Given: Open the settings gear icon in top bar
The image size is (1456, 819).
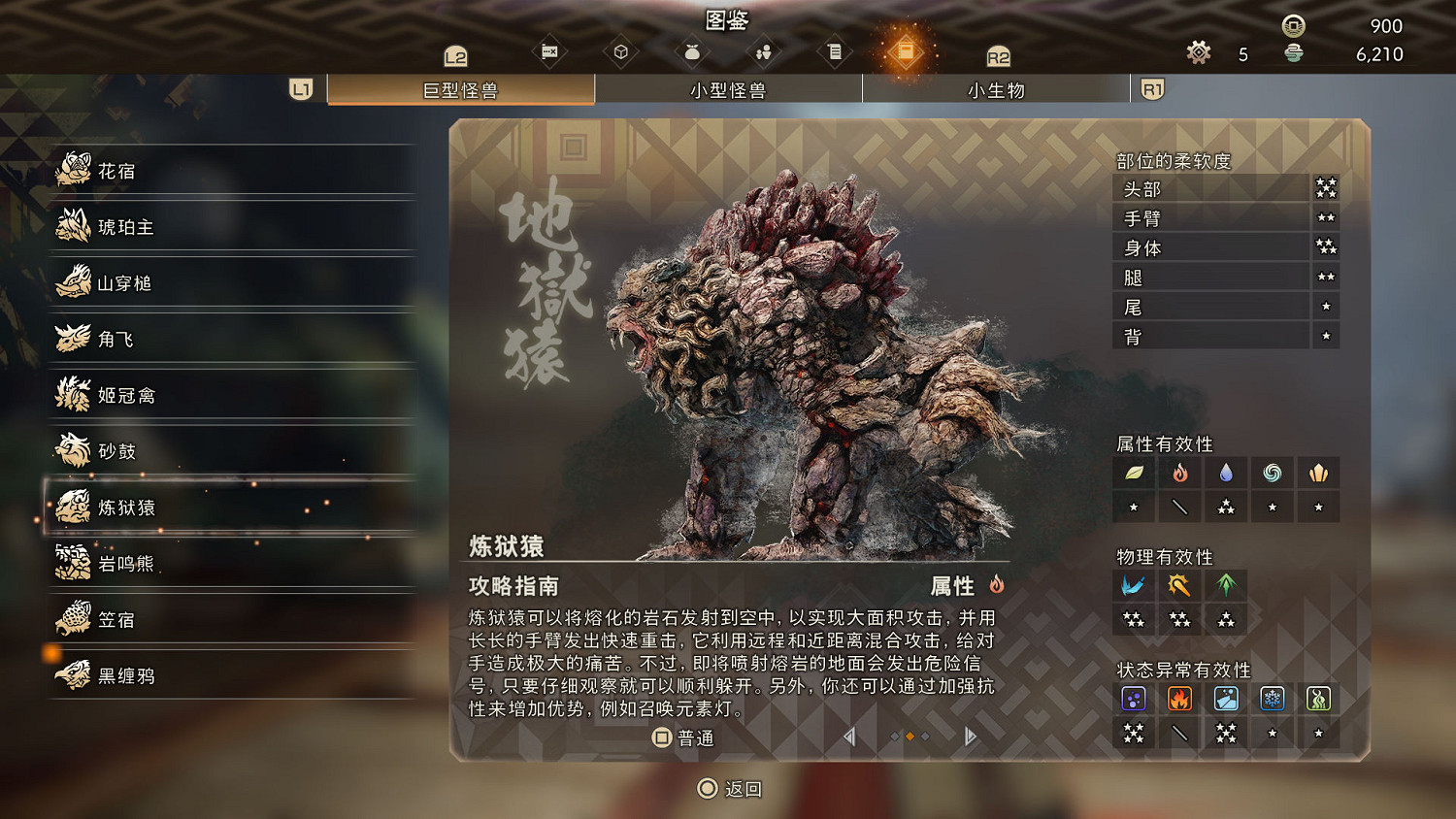Looking at the screenshot, I should (x=1199, y=53).
